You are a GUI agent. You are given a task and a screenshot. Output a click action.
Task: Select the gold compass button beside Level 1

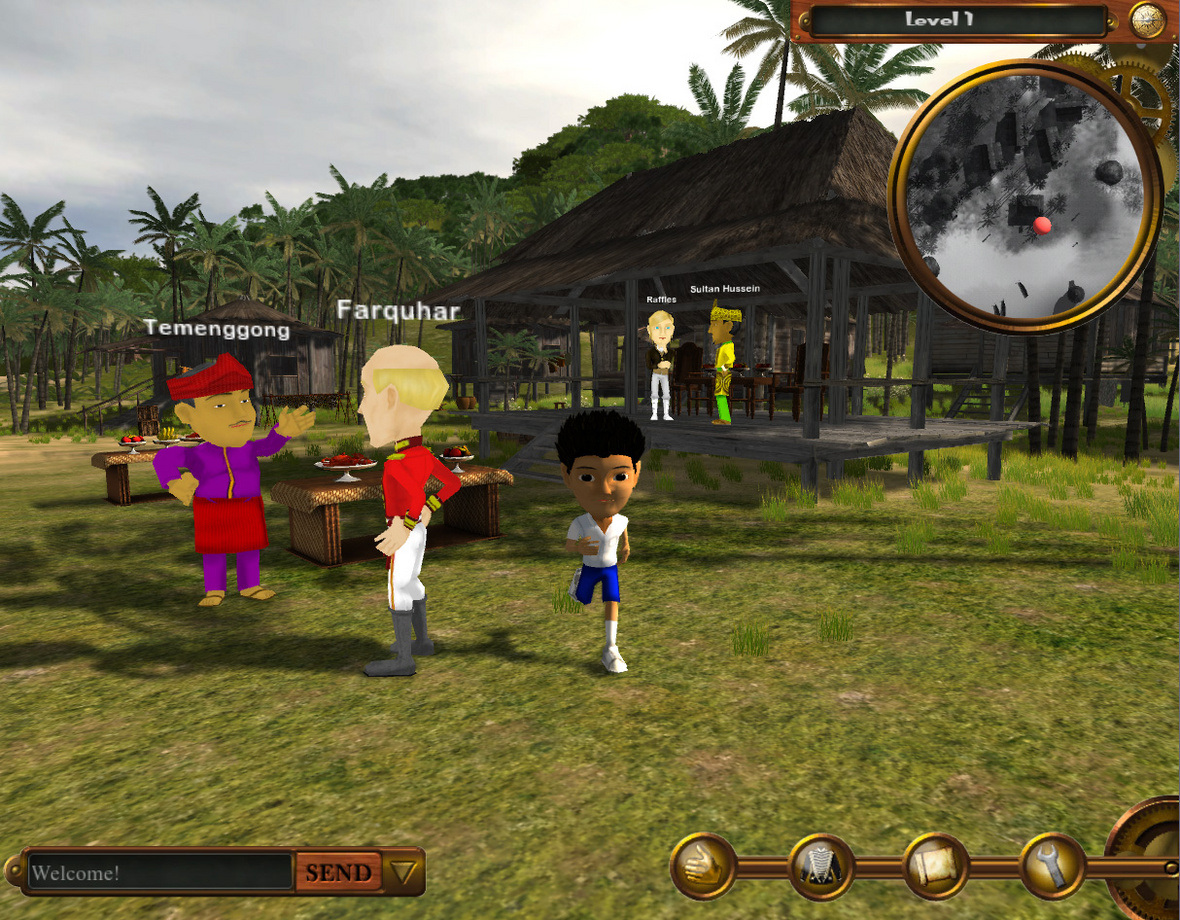point(1147,19)
